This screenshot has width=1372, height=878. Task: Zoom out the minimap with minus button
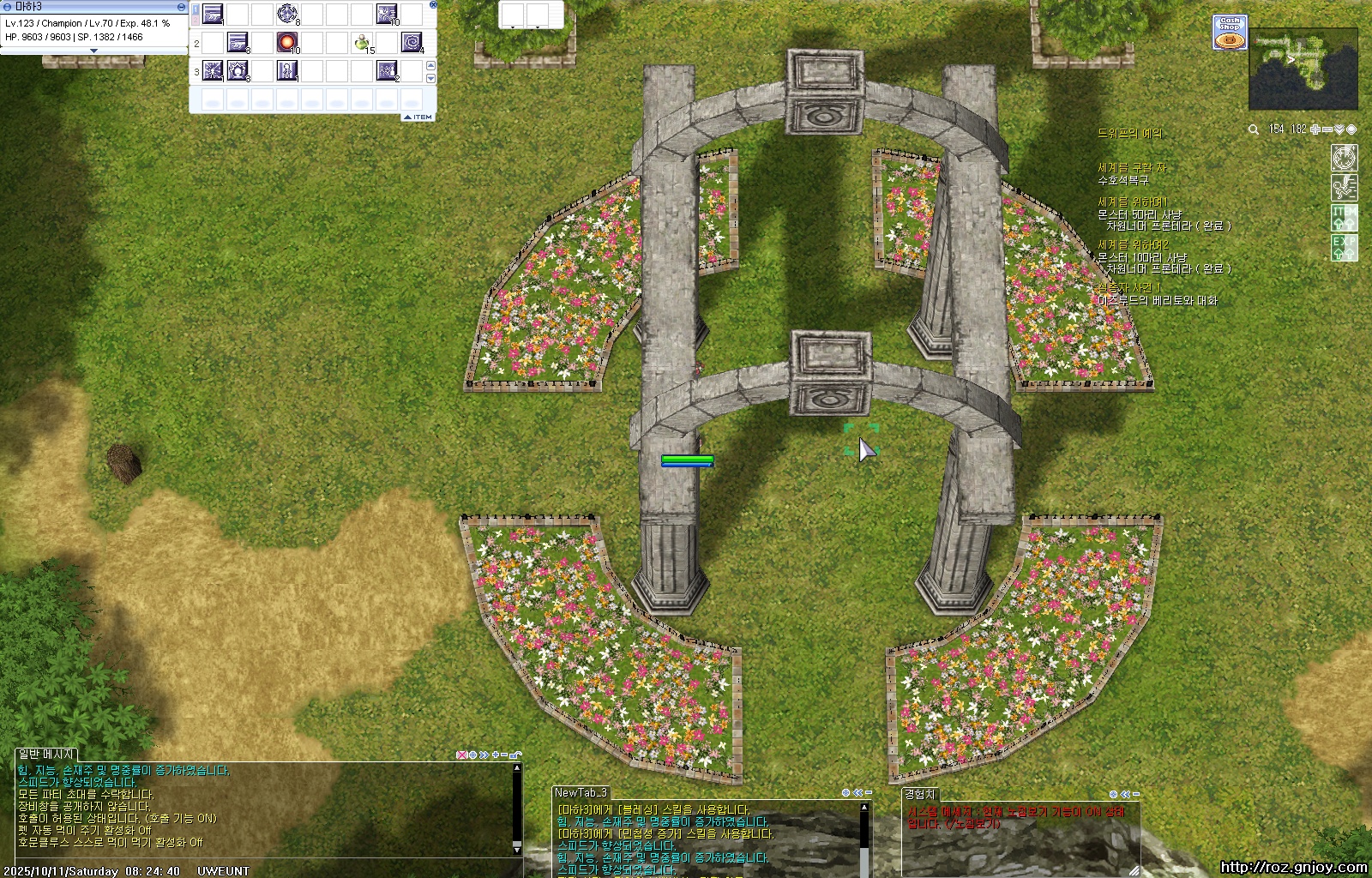coord(1327,129)
